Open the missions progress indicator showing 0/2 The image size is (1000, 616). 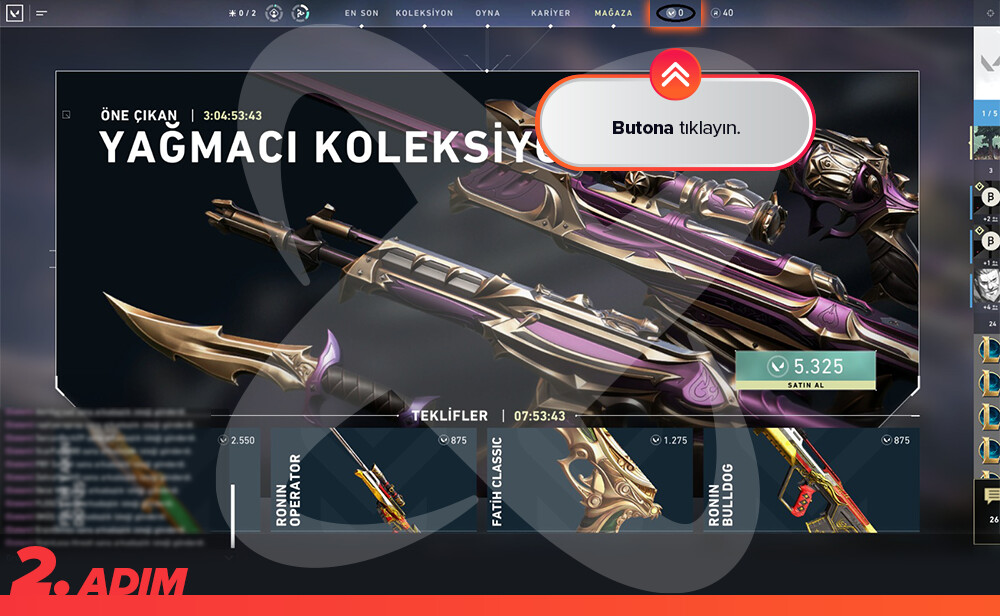[x=241, y=13]
